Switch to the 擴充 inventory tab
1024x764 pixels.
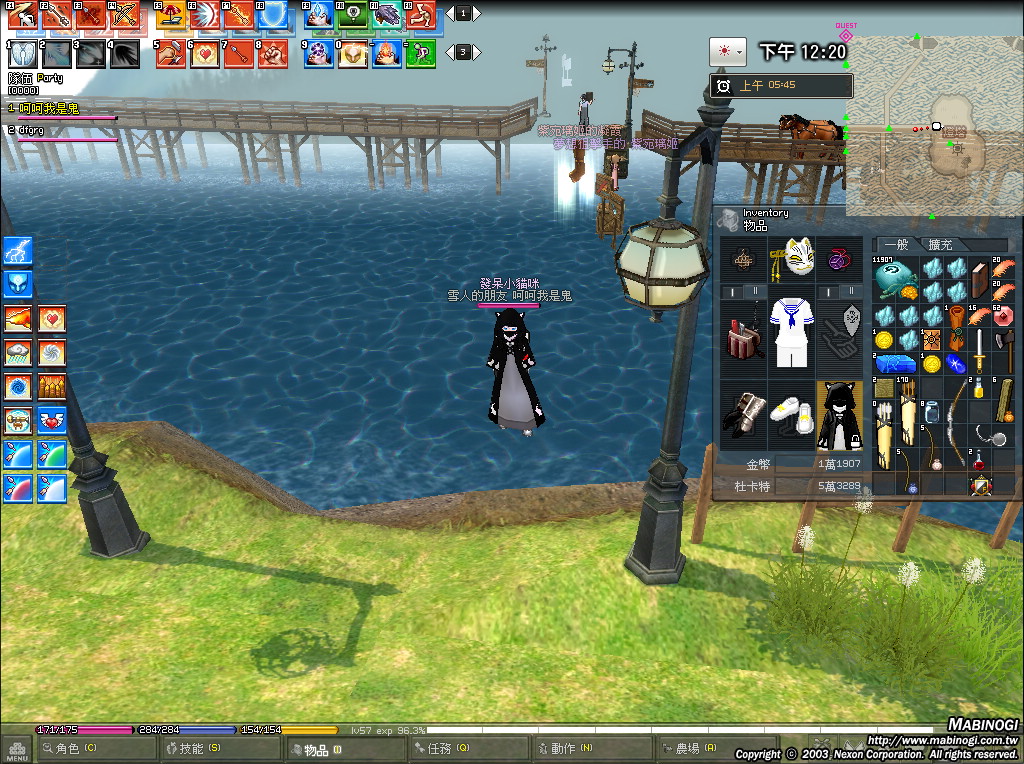pyautogui.click(x=941, y=245)
